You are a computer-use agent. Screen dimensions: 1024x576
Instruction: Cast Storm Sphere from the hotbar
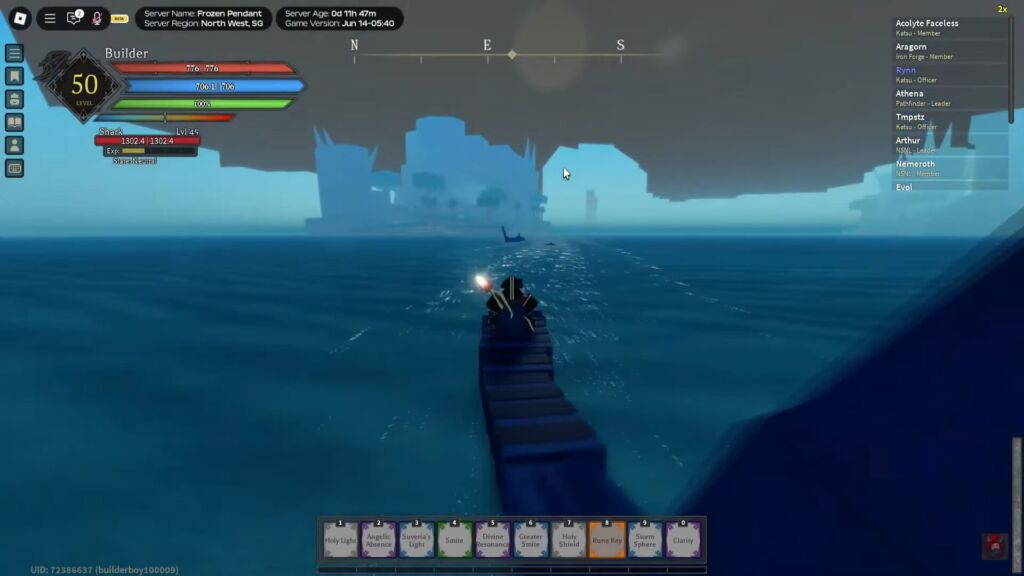pos(644,540)
